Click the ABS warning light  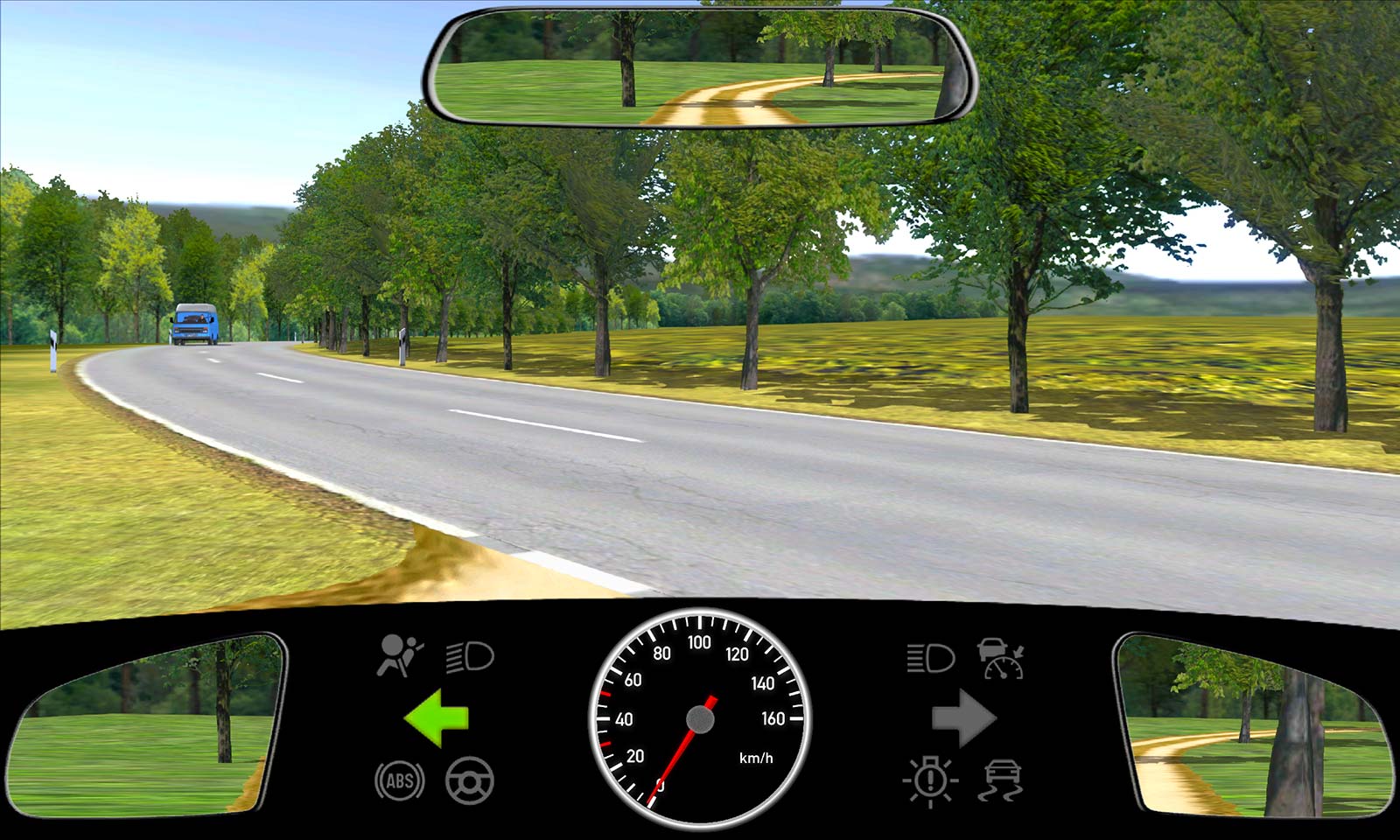(400, 780)
